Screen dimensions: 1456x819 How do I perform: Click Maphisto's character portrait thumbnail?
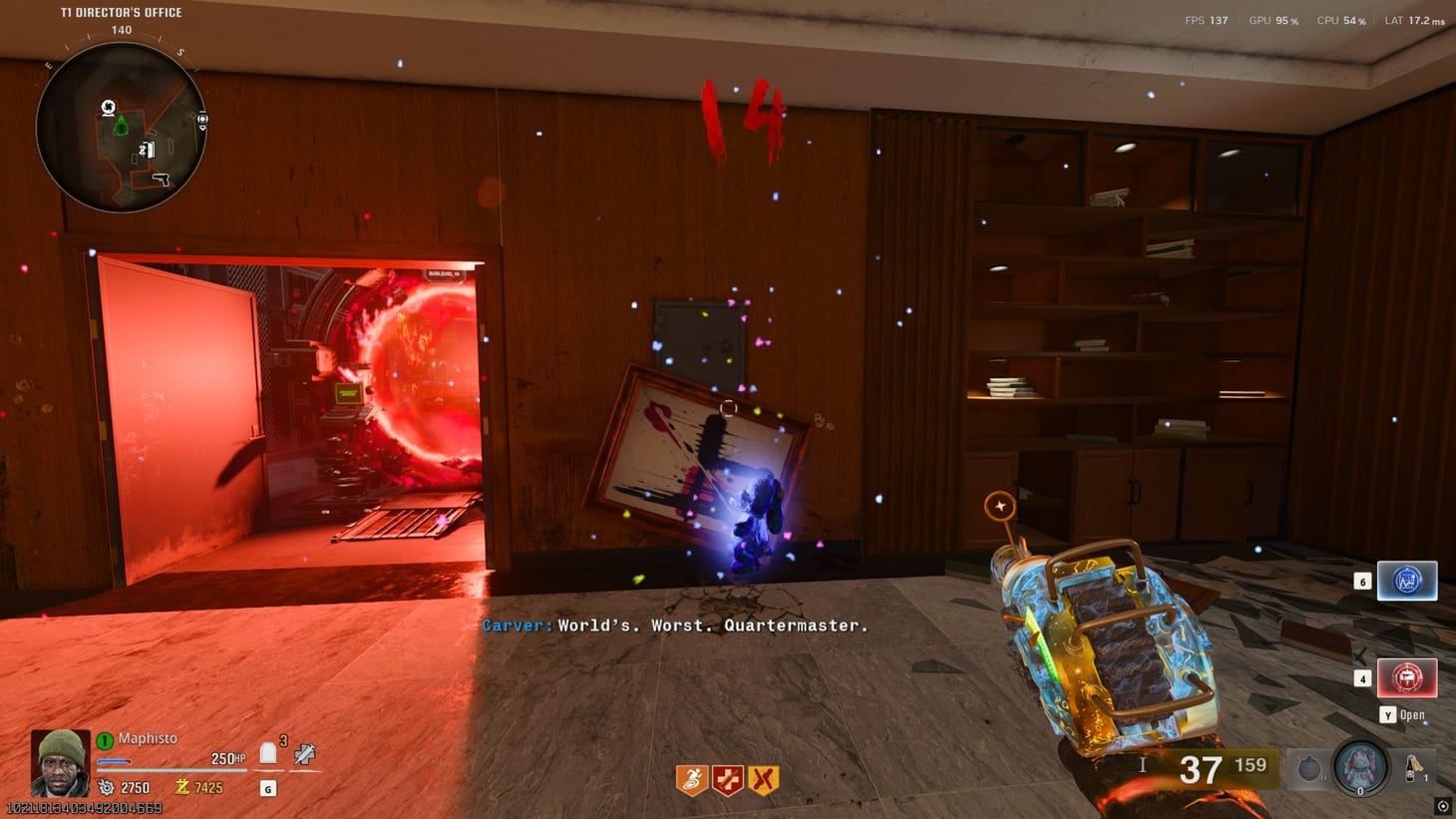(x=60, y=762)
